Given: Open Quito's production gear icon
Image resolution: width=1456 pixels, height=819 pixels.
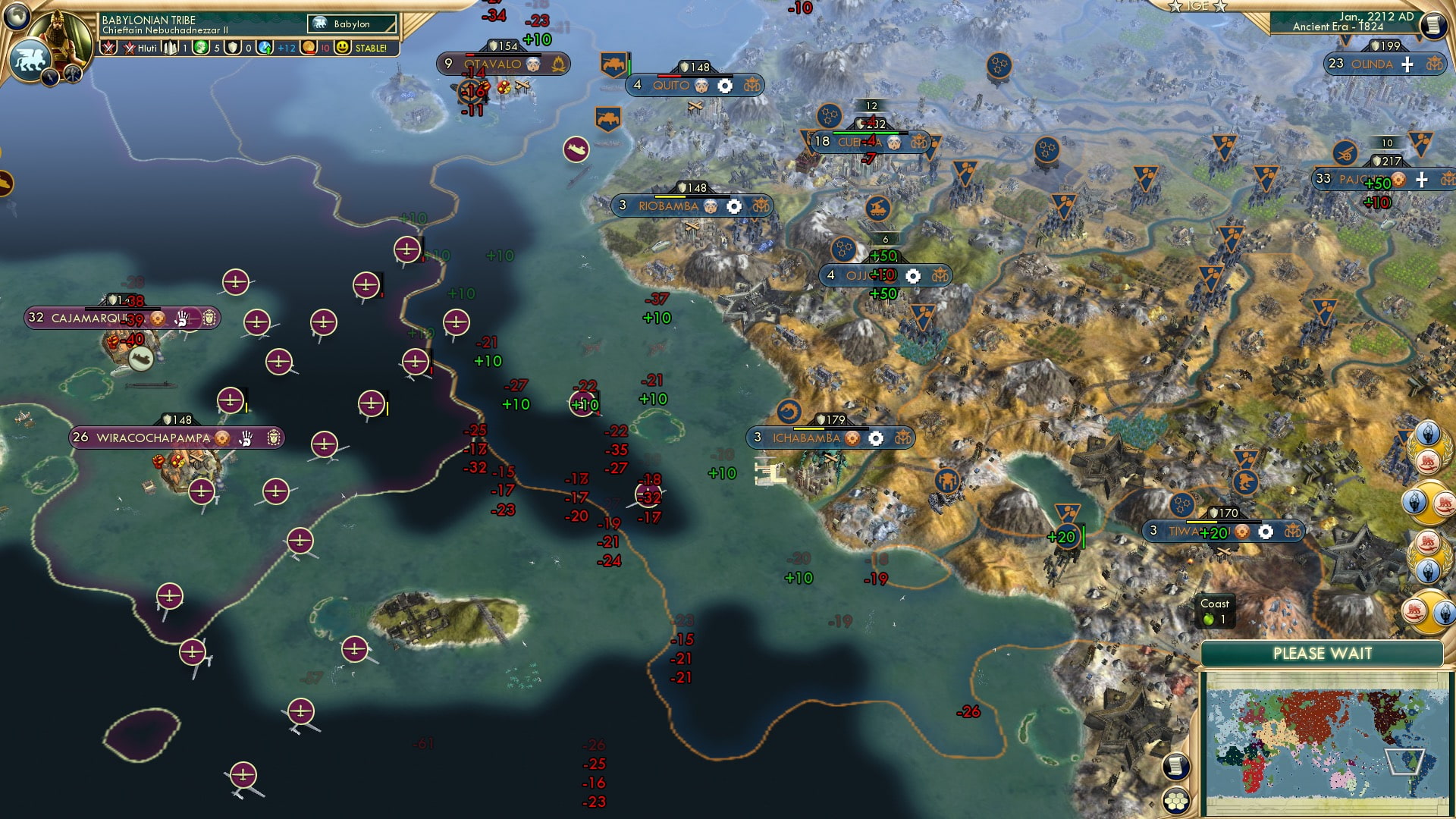Looking at the screenshot, I should coord(726,85).
